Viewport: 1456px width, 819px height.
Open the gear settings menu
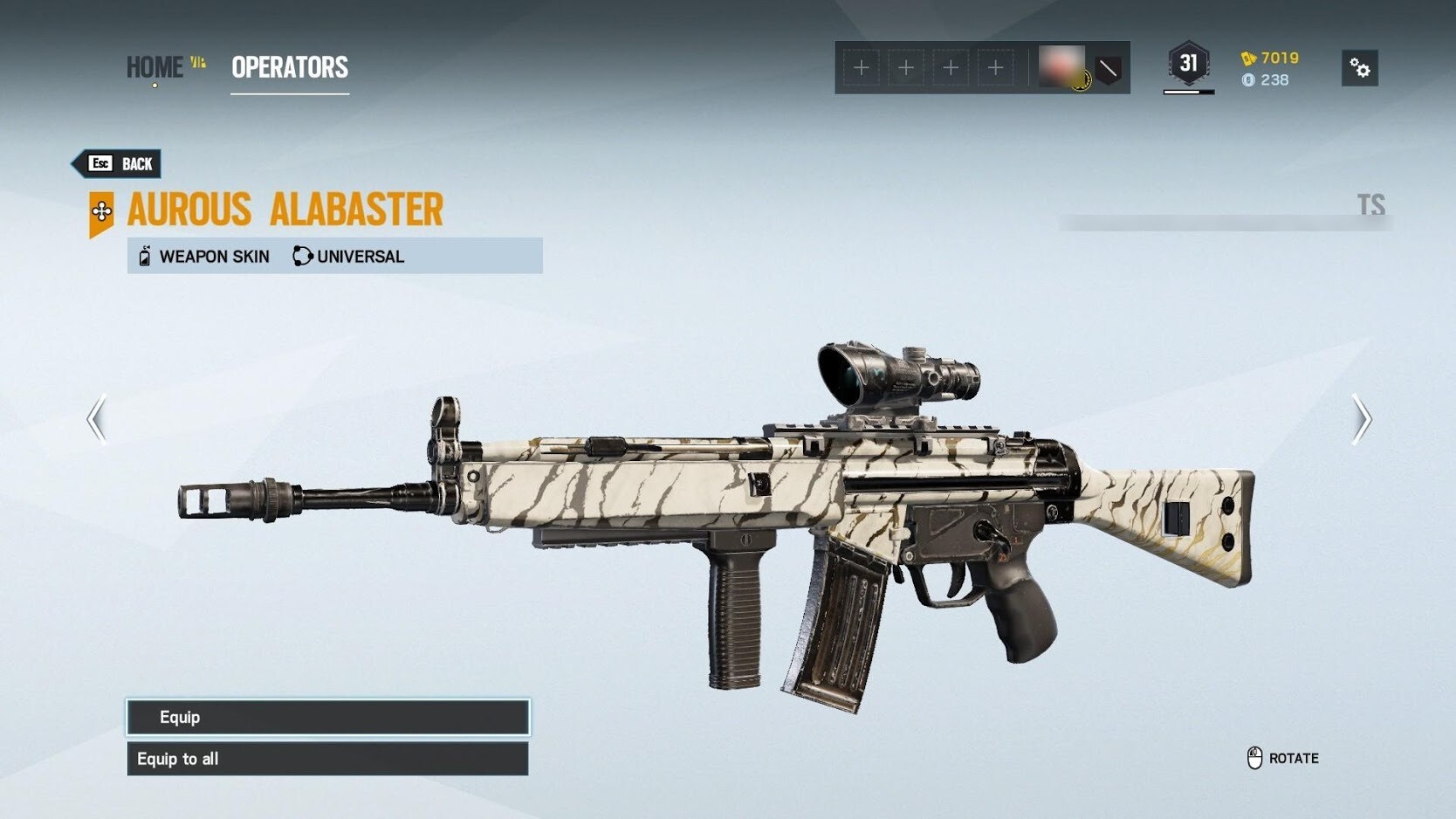(x=1359, y=68)
